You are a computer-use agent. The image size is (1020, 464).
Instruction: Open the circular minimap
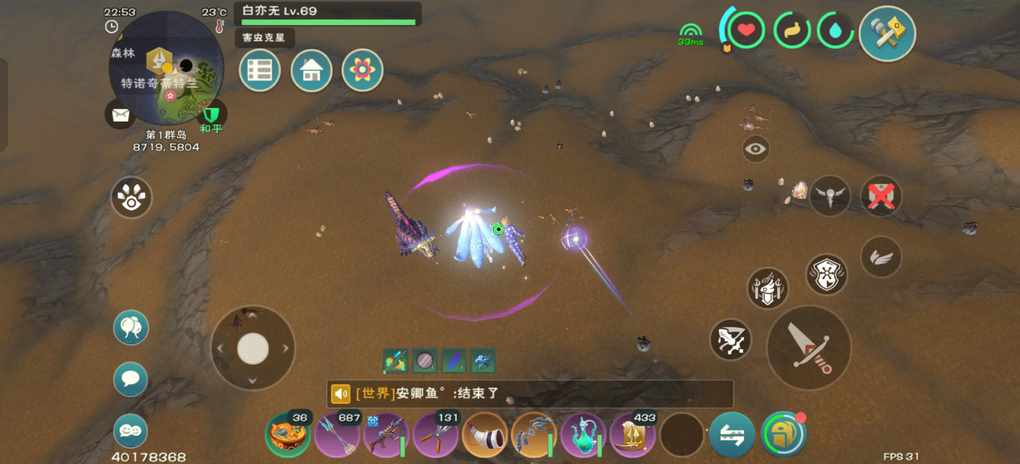tap(166, 68)
